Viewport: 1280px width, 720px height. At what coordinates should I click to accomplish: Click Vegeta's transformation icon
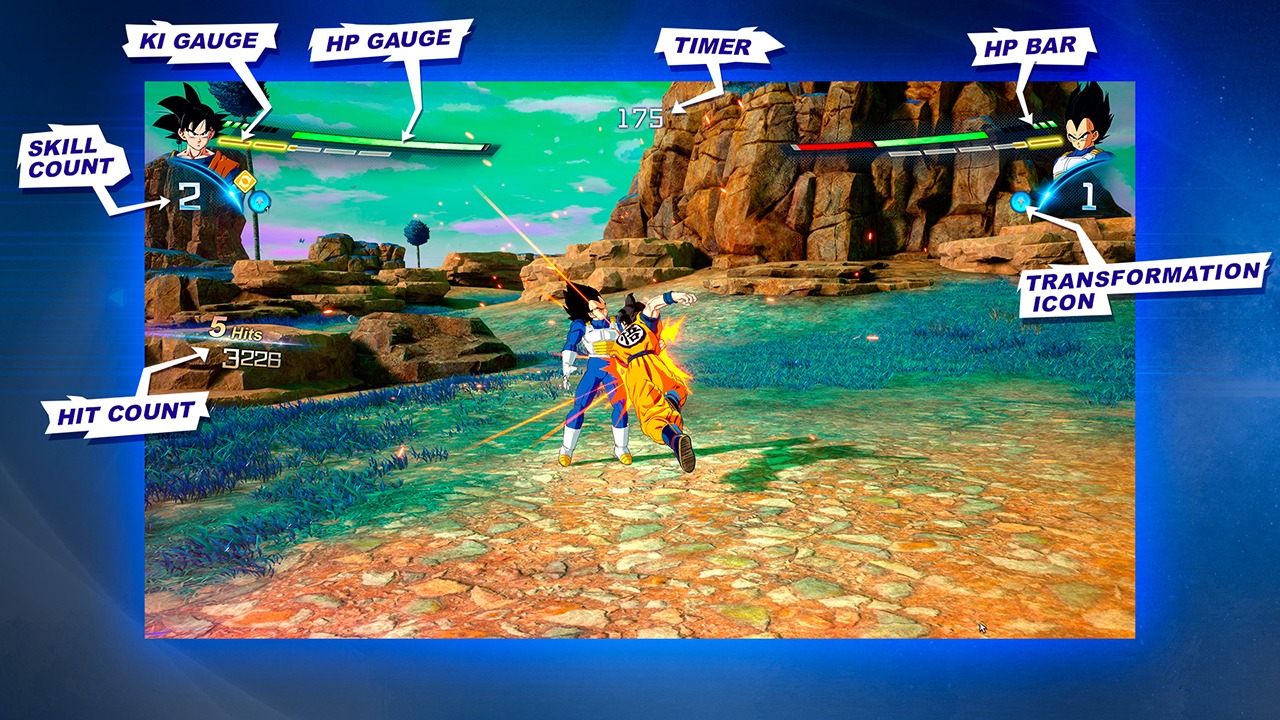point(1020,202)
